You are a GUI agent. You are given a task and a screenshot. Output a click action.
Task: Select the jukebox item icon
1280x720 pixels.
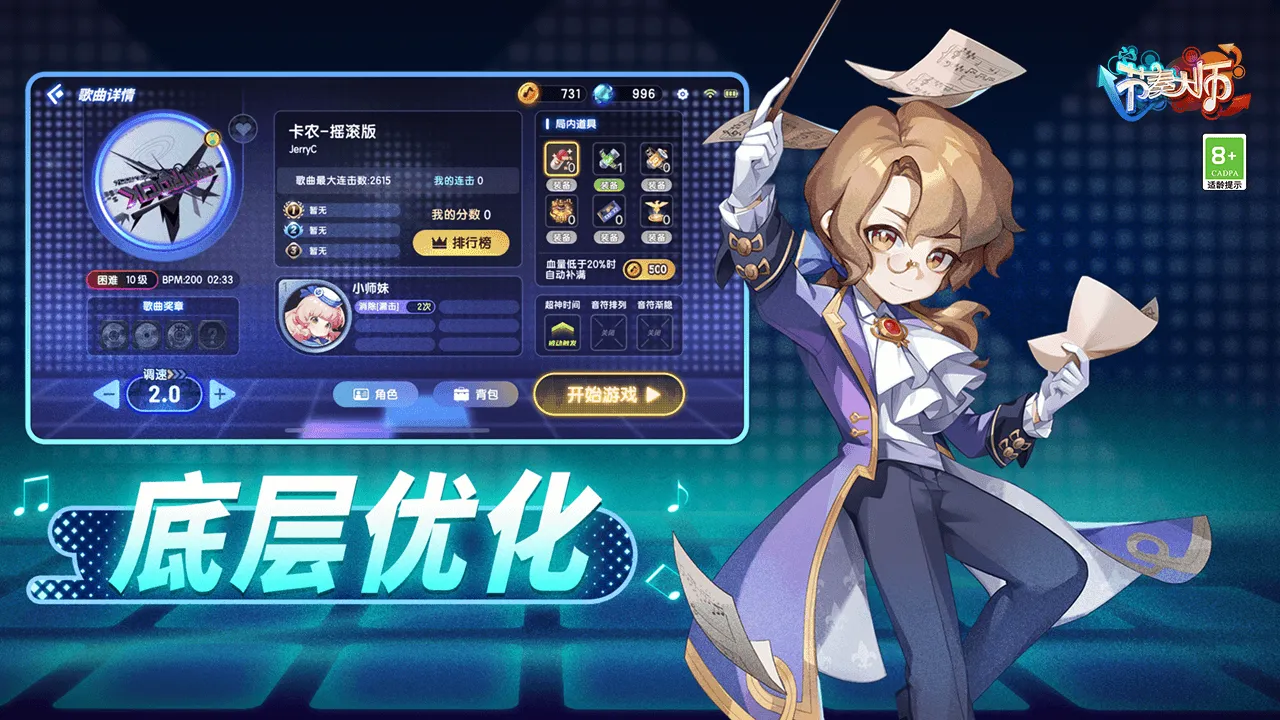655,158
